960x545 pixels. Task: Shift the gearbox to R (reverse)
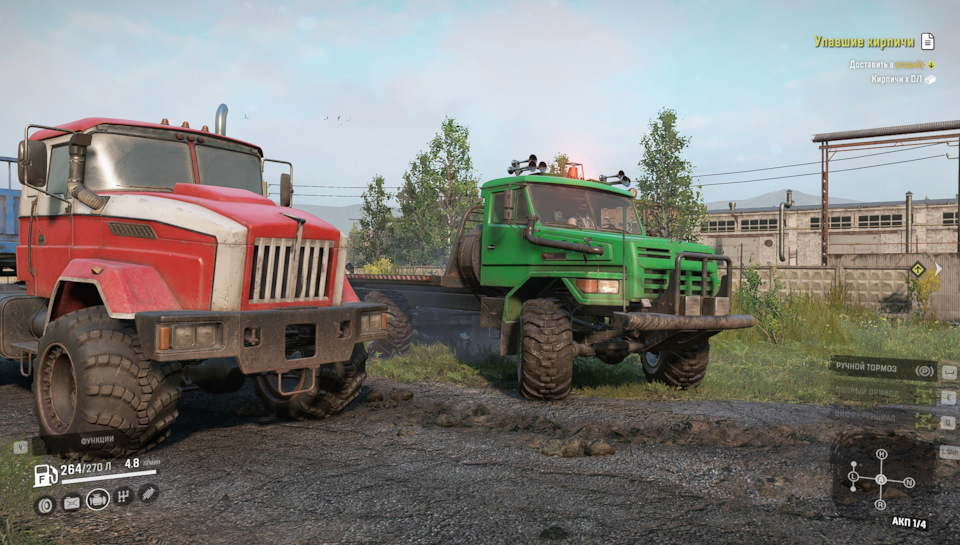[x=881, y=506]
